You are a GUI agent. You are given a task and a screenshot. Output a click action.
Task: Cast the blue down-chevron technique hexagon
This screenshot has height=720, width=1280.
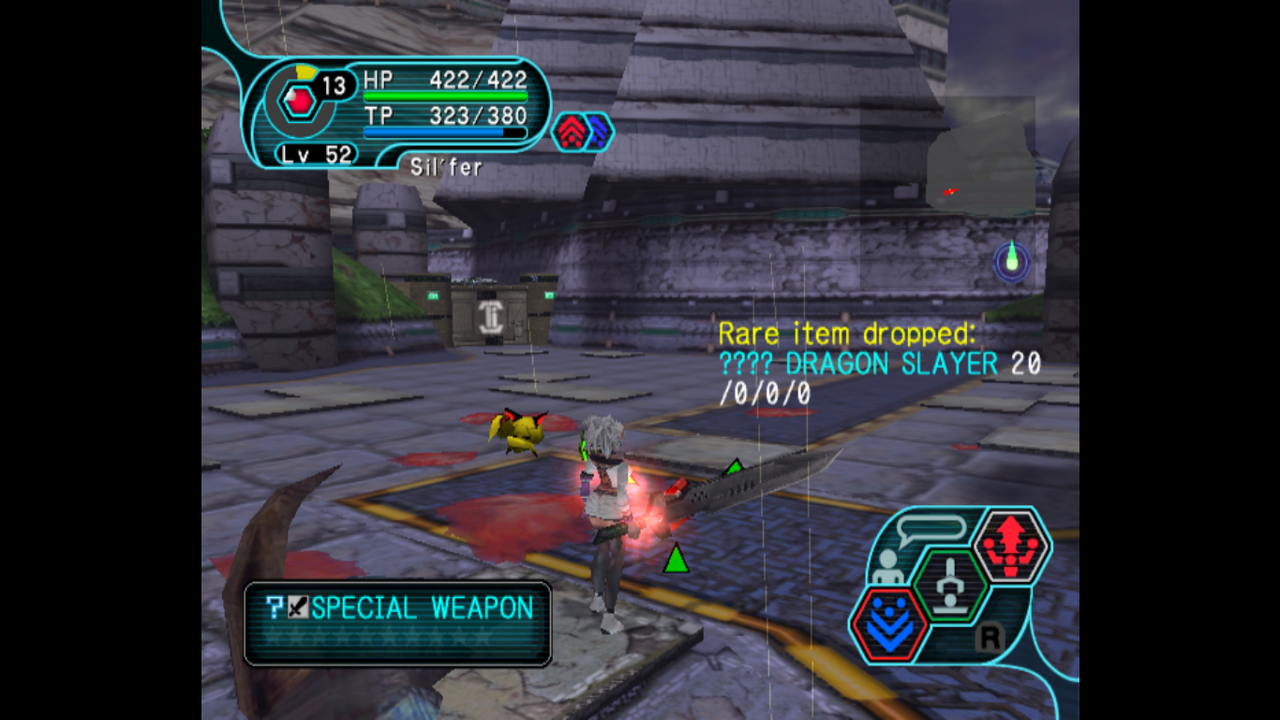coord(889,622)
